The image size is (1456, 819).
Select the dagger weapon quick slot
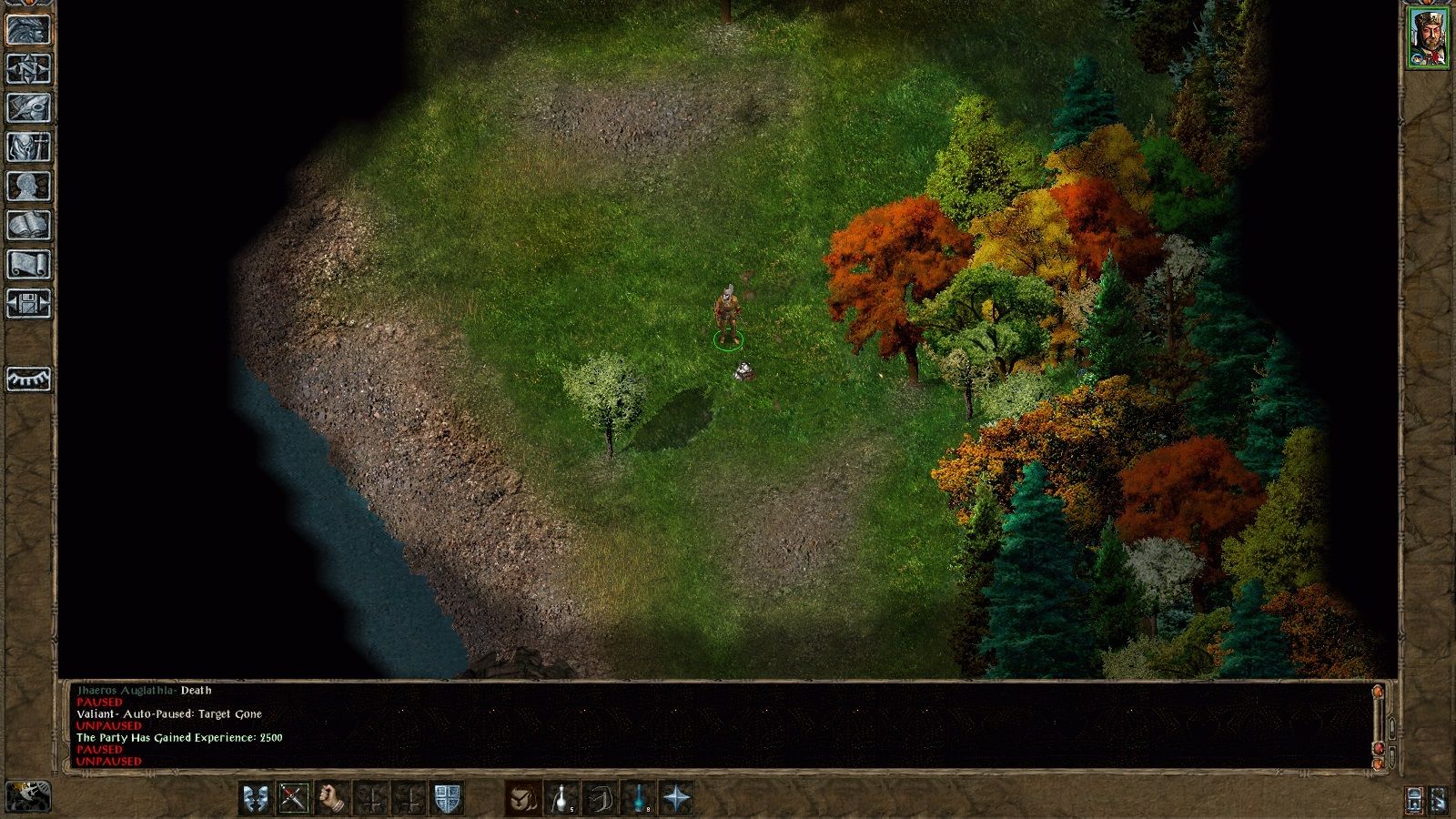(x=293, y=798)
